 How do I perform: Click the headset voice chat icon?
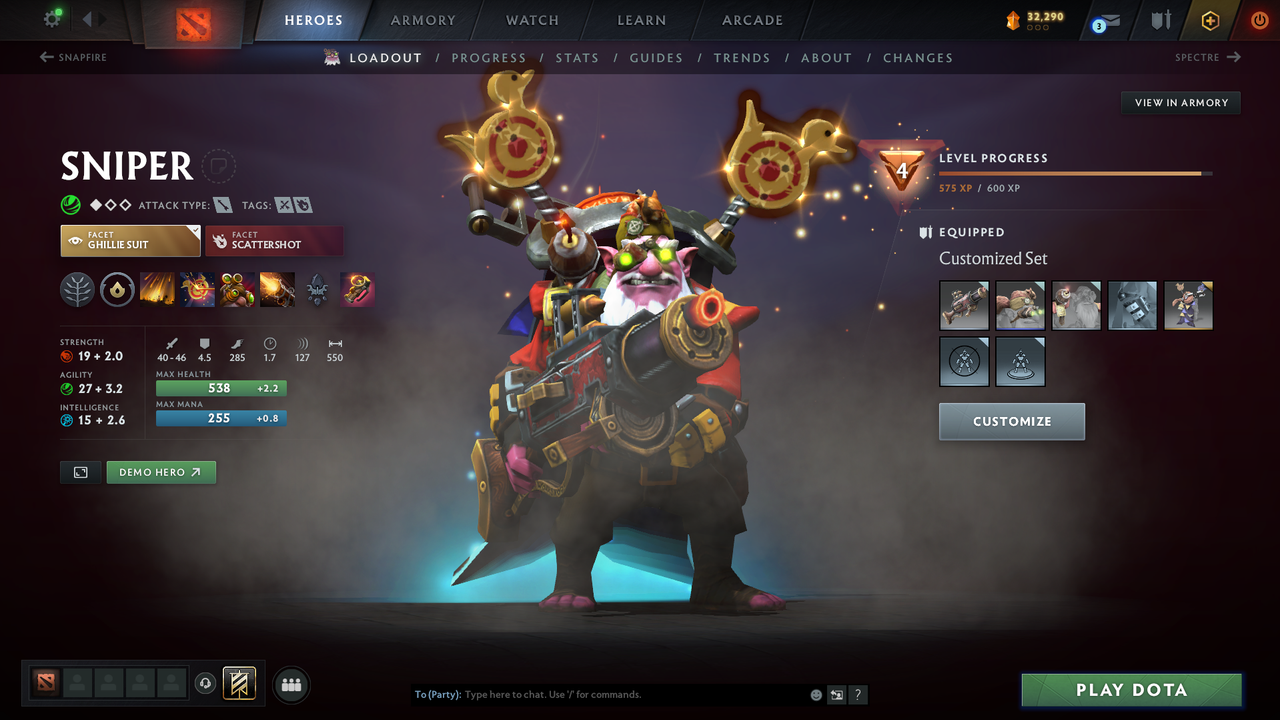click(206, 684)
